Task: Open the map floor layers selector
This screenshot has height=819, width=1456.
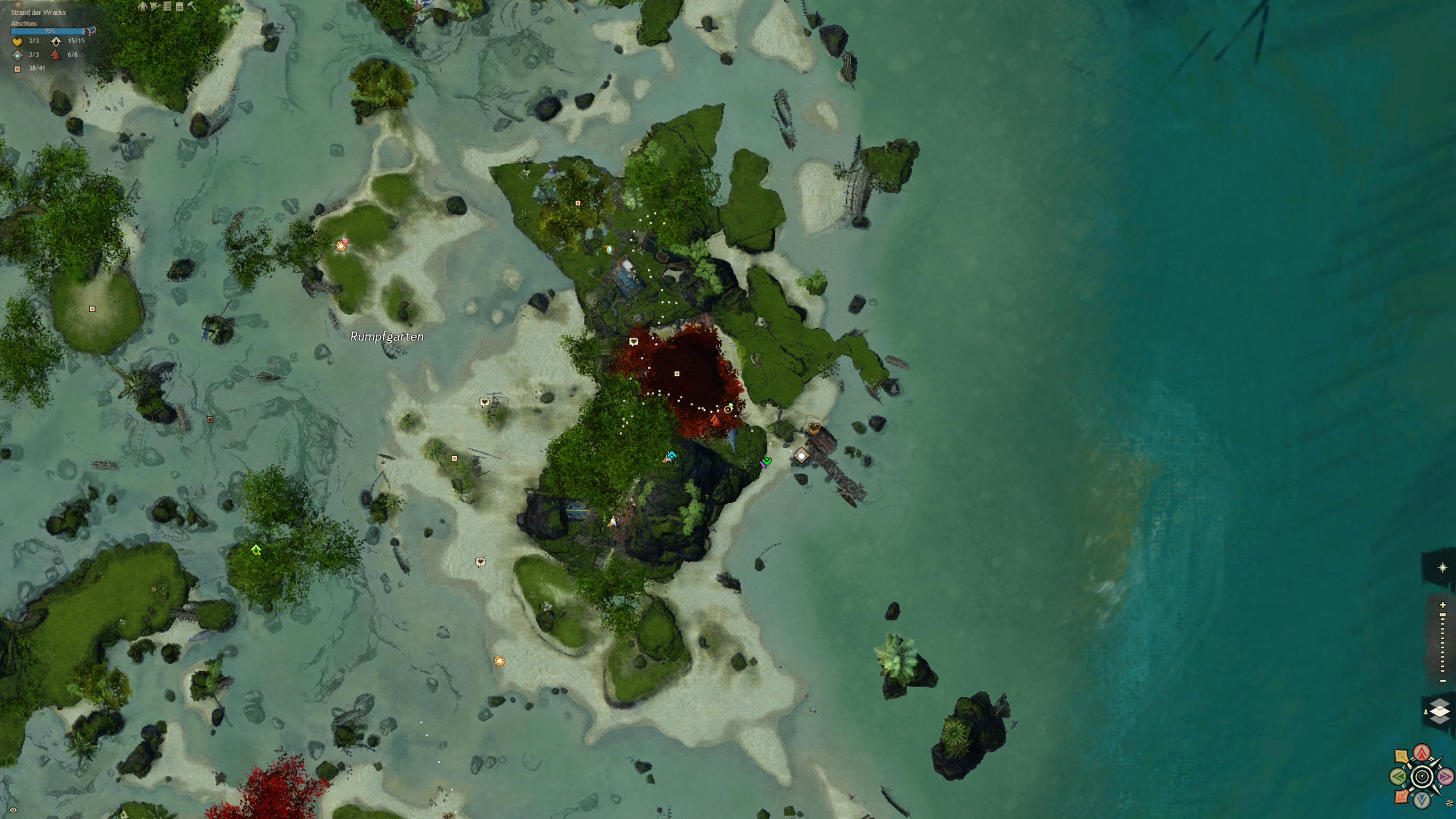Action: click(1440, 711)
